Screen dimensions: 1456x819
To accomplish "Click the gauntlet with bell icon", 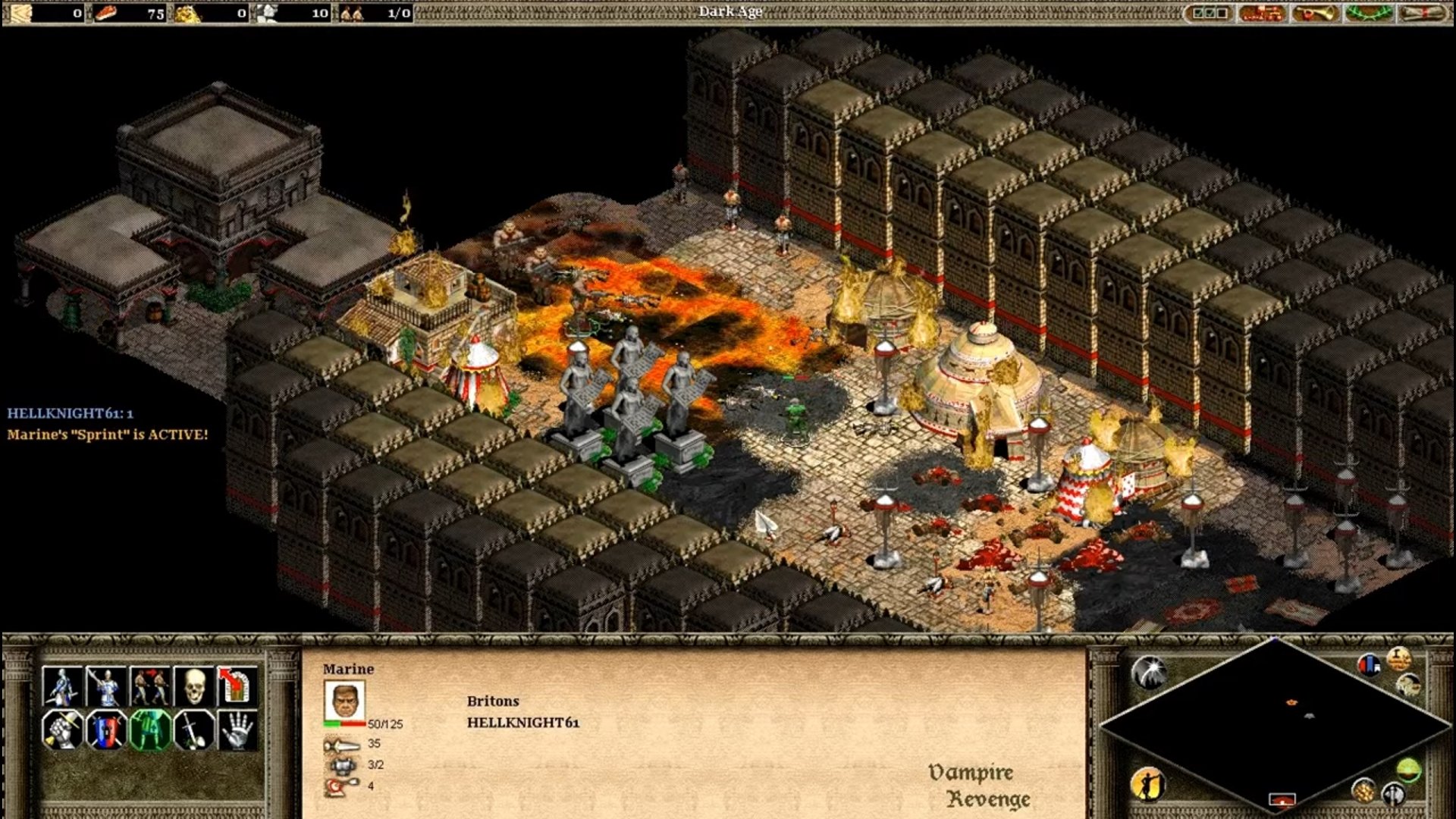I will pyautogui.click(x=62, y=730).
